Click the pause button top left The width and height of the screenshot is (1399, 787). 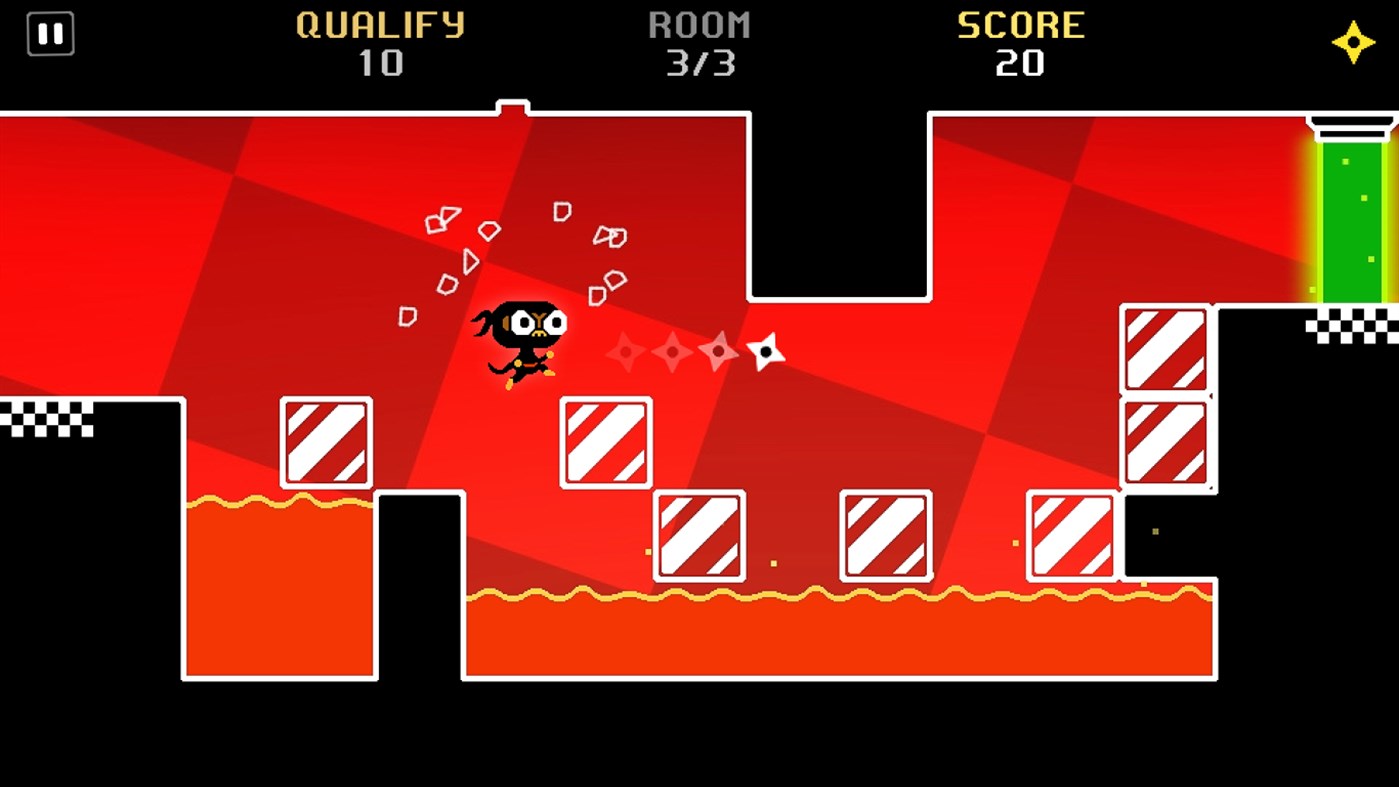(50, 33)
